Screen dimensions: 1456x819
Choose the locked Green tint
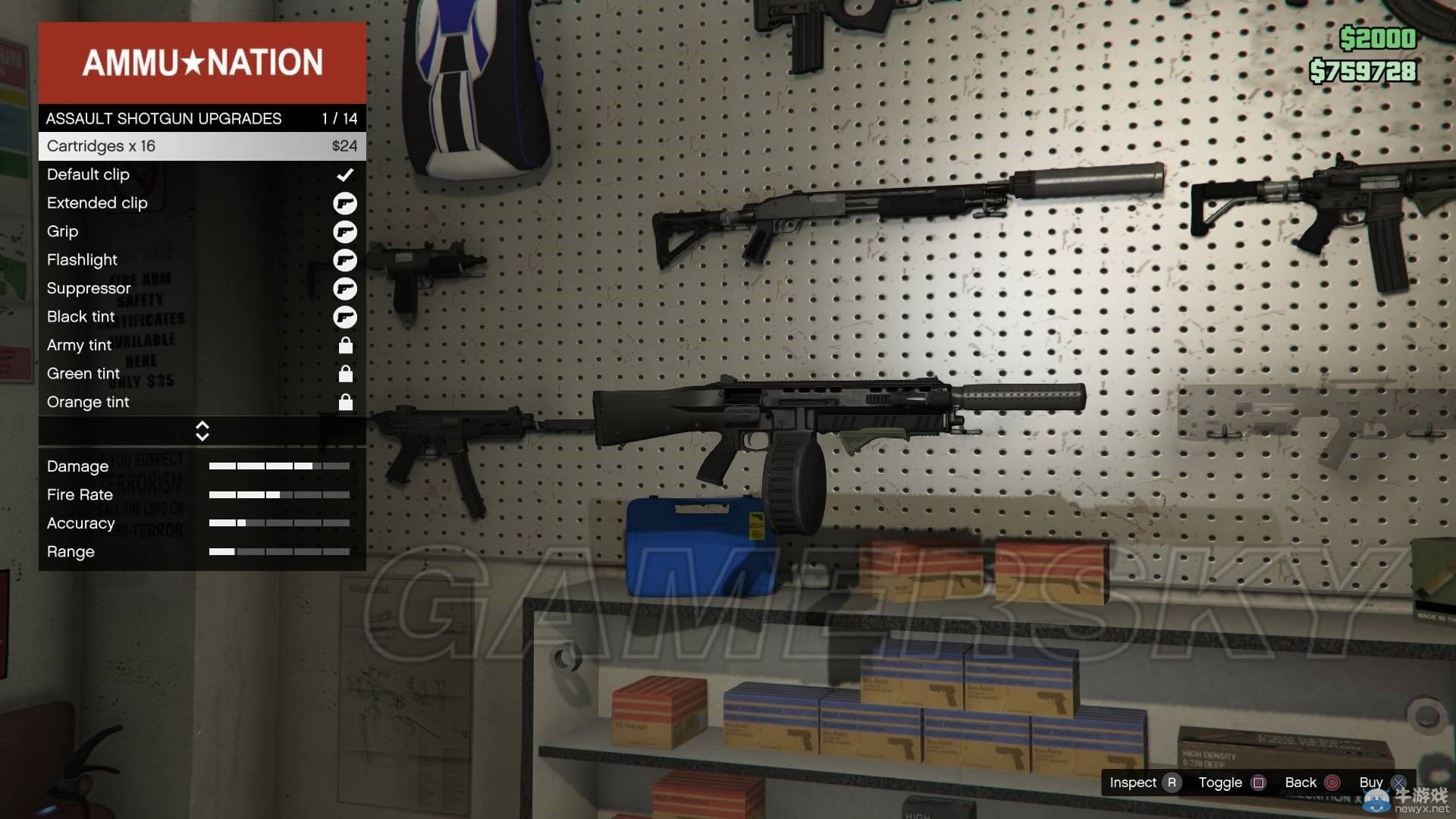tap(202, 374)
